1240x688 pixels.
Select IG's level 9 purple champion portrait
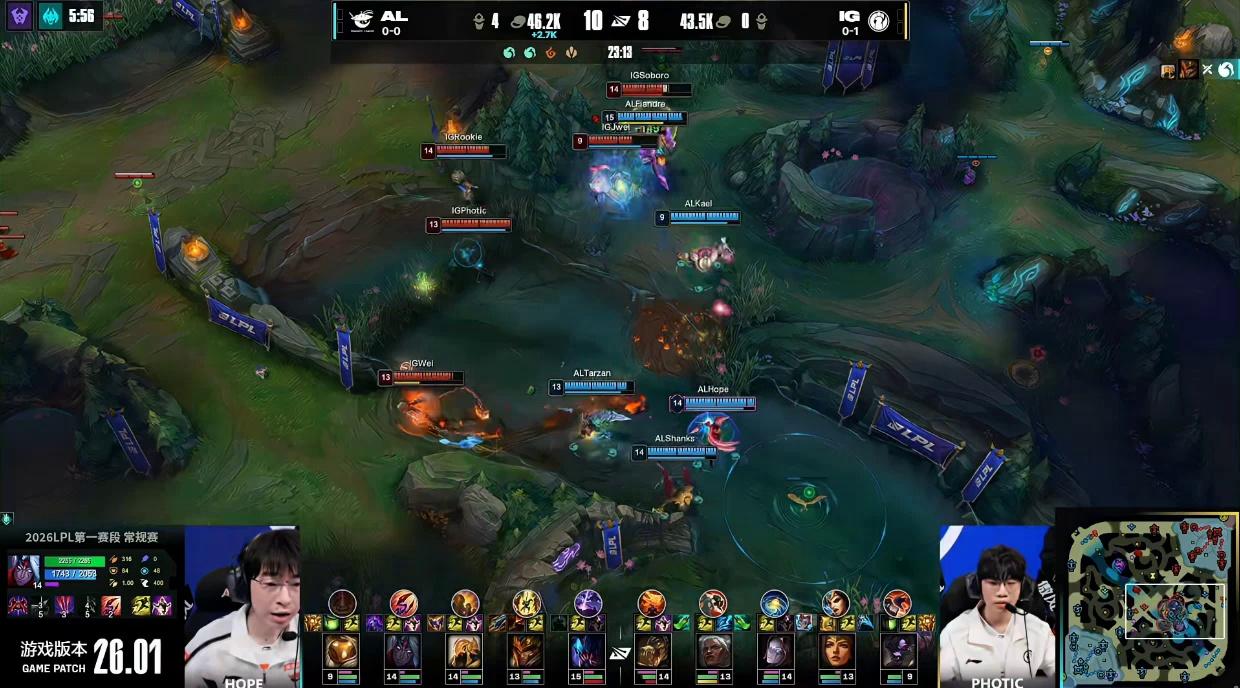click(898, 651)
